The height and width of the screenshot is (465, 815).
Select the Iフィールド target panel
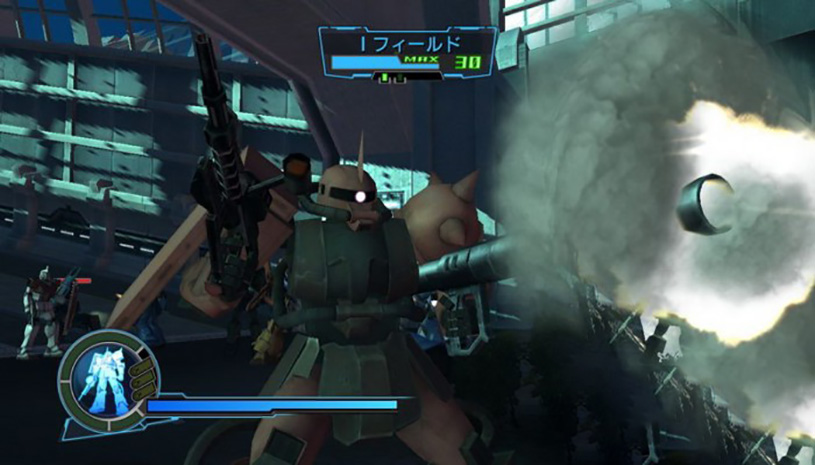[408, 54]
